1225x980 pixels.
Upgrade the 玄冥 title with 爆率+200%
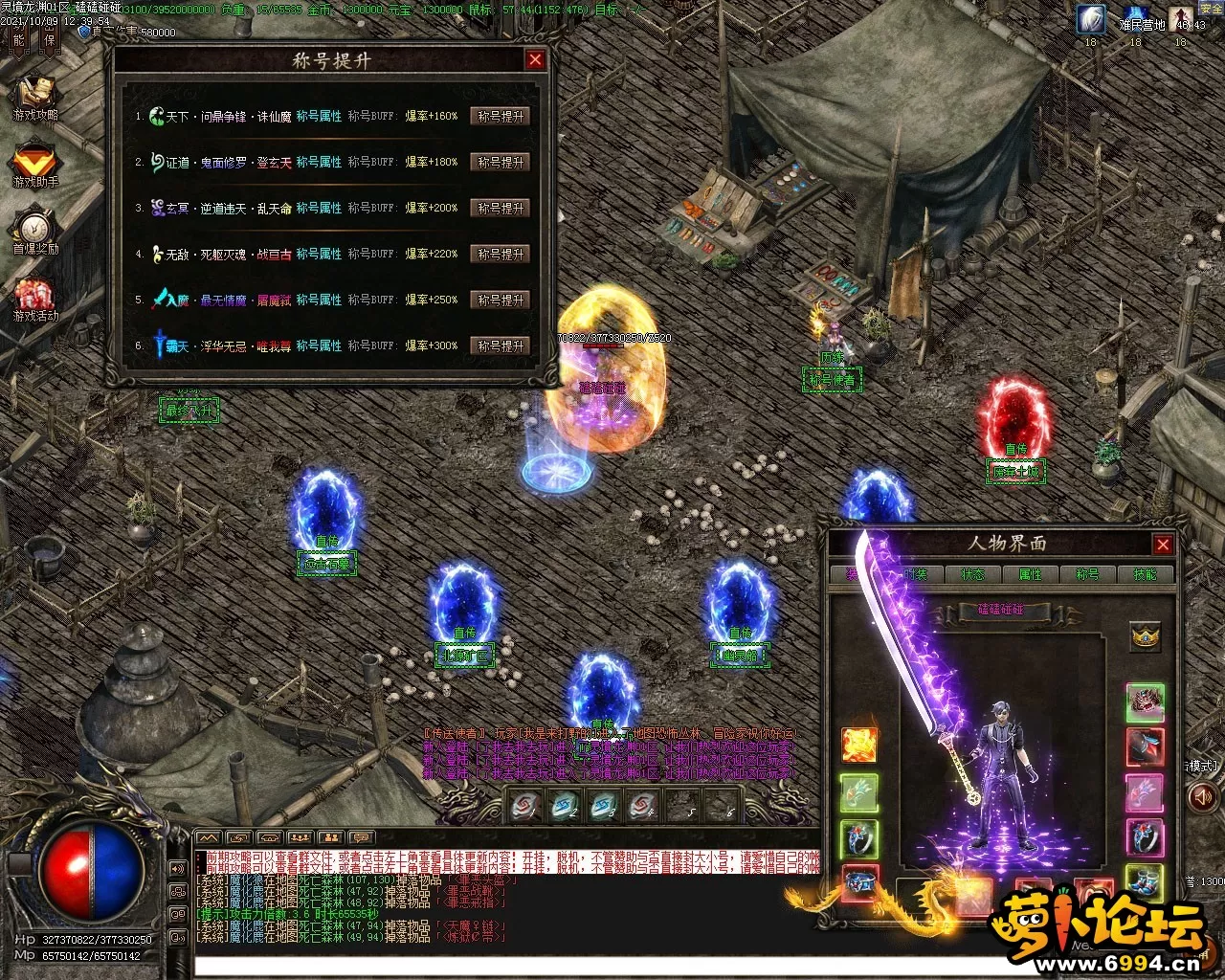(501, 208)
